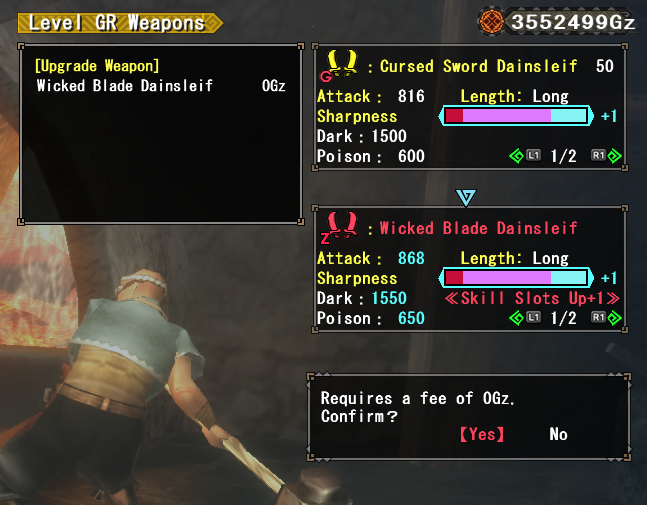Screen dimensions: 647x505
Task: Click next page arrow on Wicked Blade Dainsleif panel
Action: tap(615, 318)
